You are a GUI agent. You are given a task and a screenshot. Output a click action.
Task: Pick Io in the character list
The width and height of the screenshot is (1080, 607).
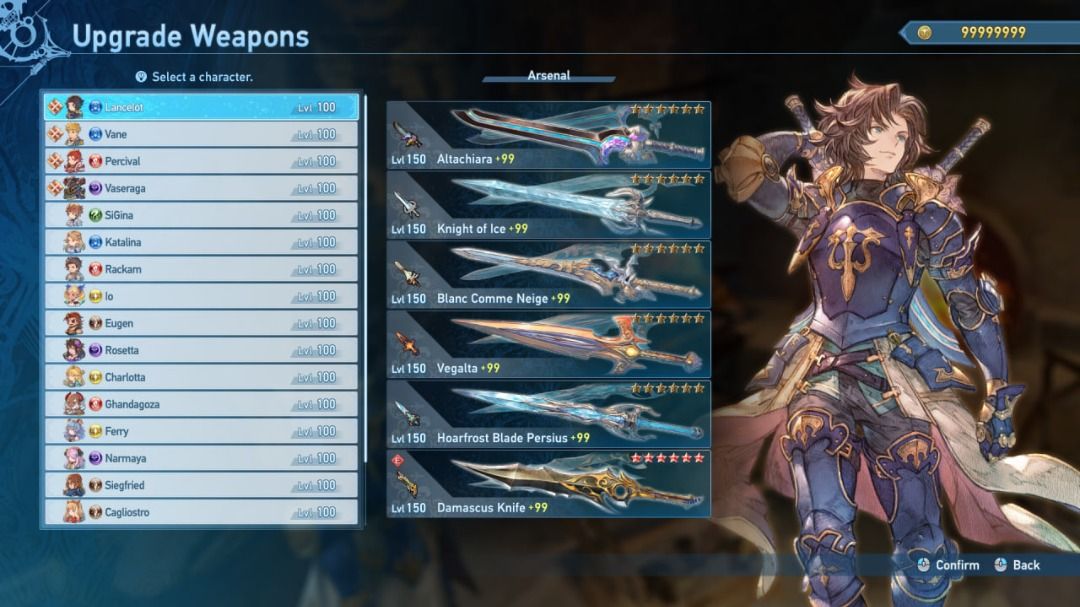pyautogui.click(x=200, y=296)
